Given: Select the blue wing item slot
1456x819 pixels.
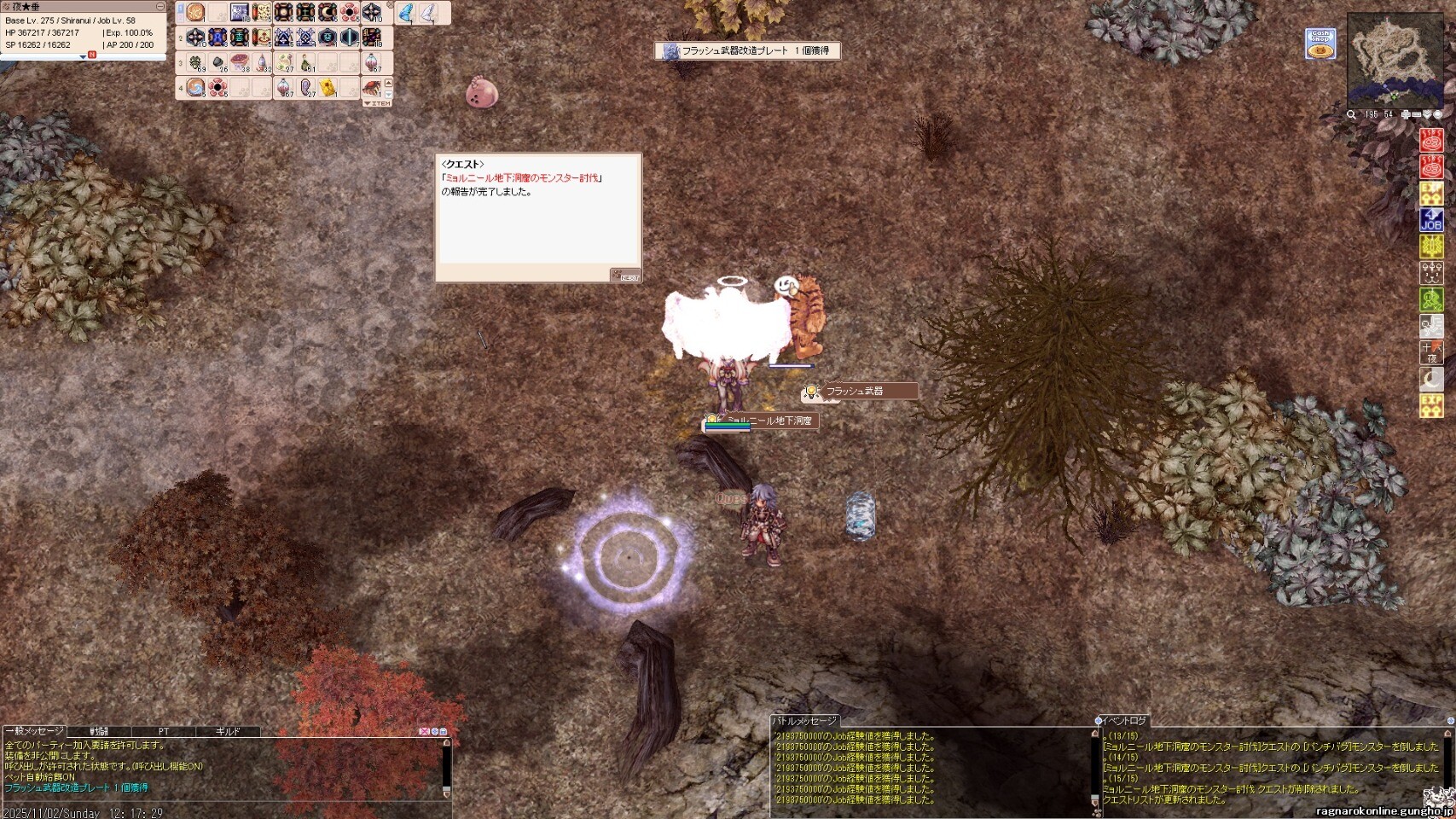Looking at the screenshot, I should pos(407,13).
